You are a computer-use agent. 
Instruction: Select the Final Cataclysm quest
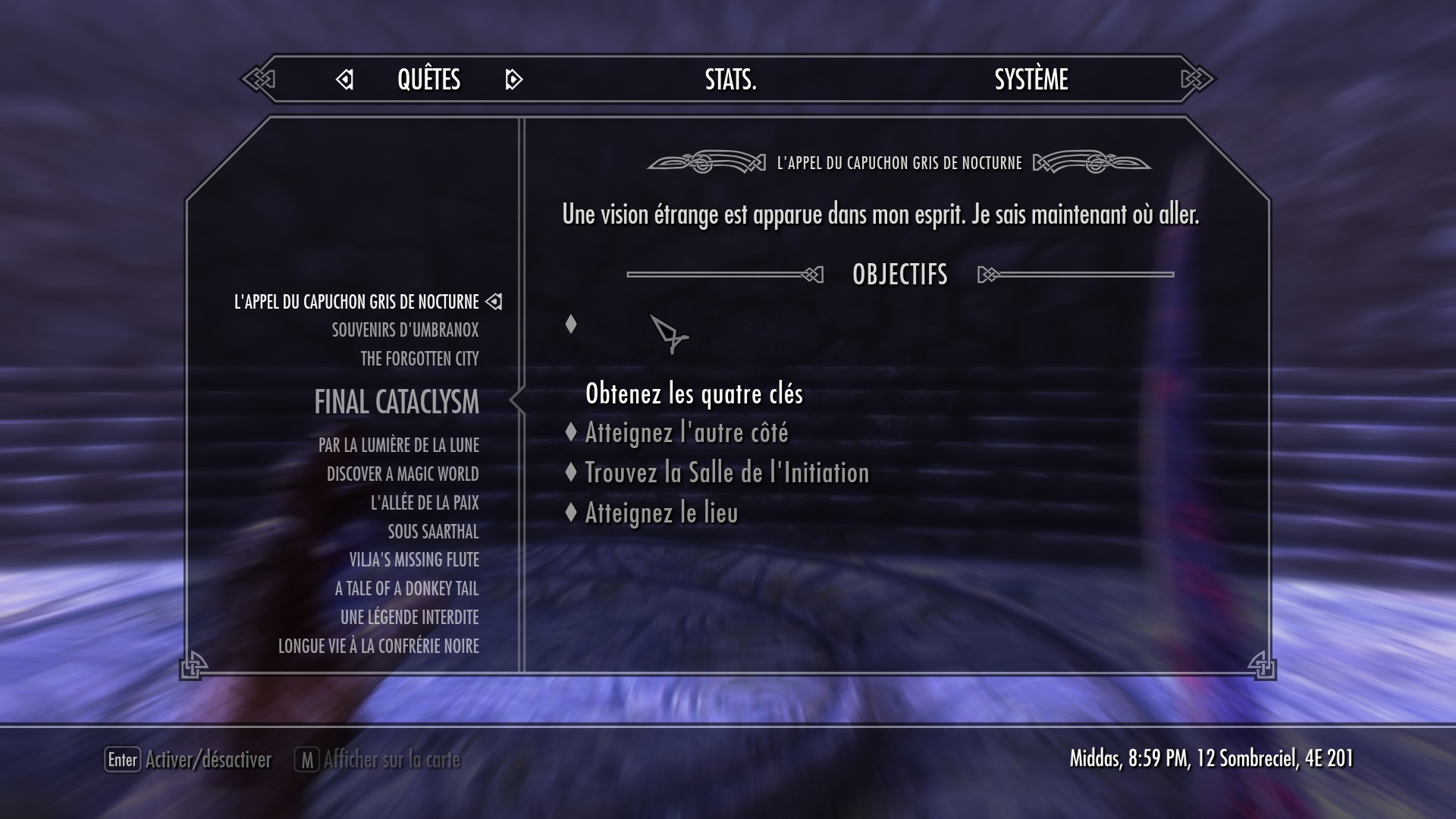click(396, 402)
